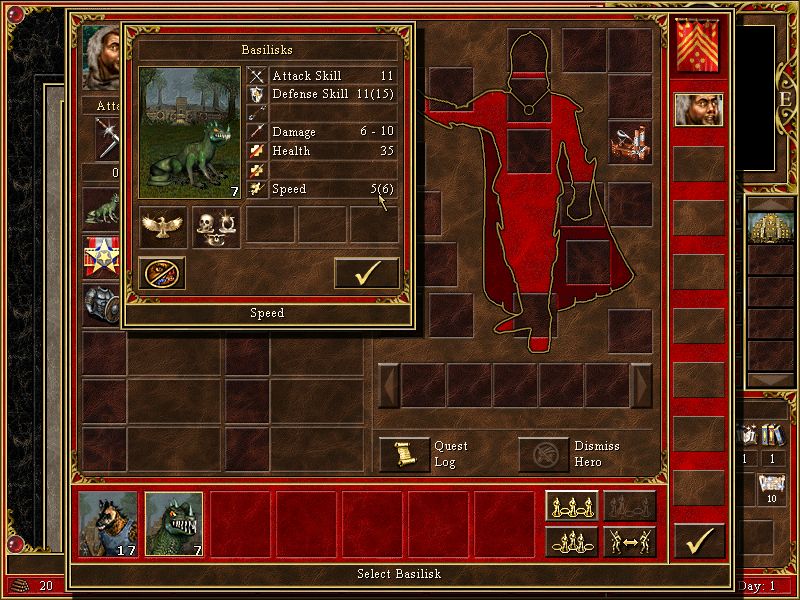Screen dimensions: 800x600
Task: Choose the tight army formation
Action: click(573, 542)
